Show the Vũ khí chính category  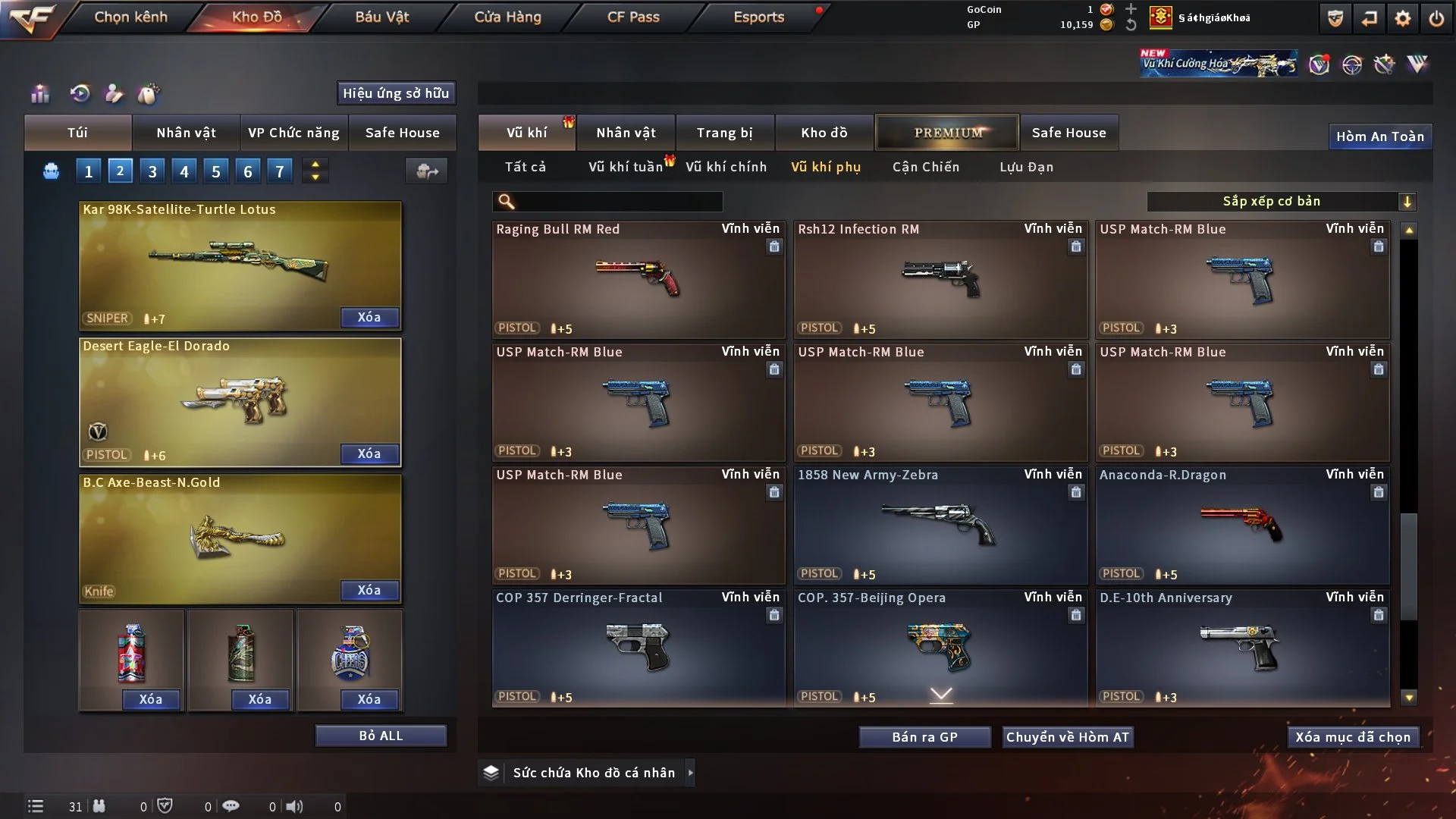coord(726,167)
